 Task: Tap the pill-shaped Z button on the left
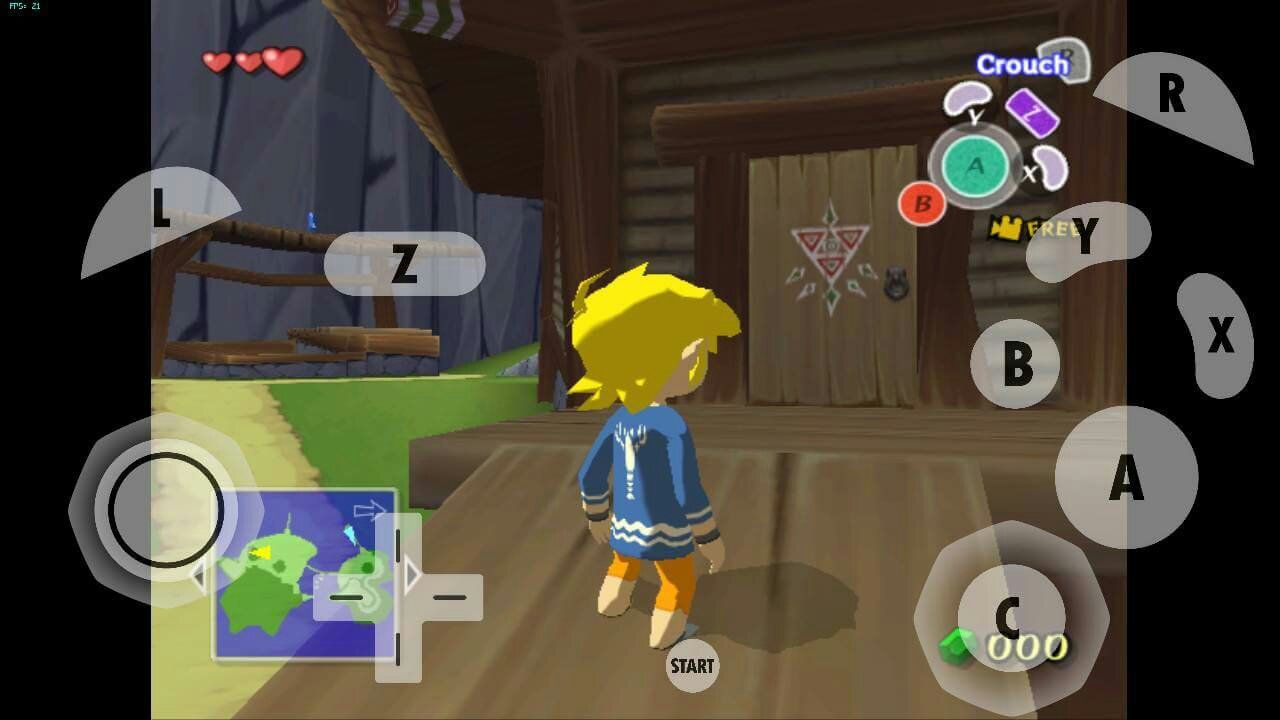tap(405, 264)
